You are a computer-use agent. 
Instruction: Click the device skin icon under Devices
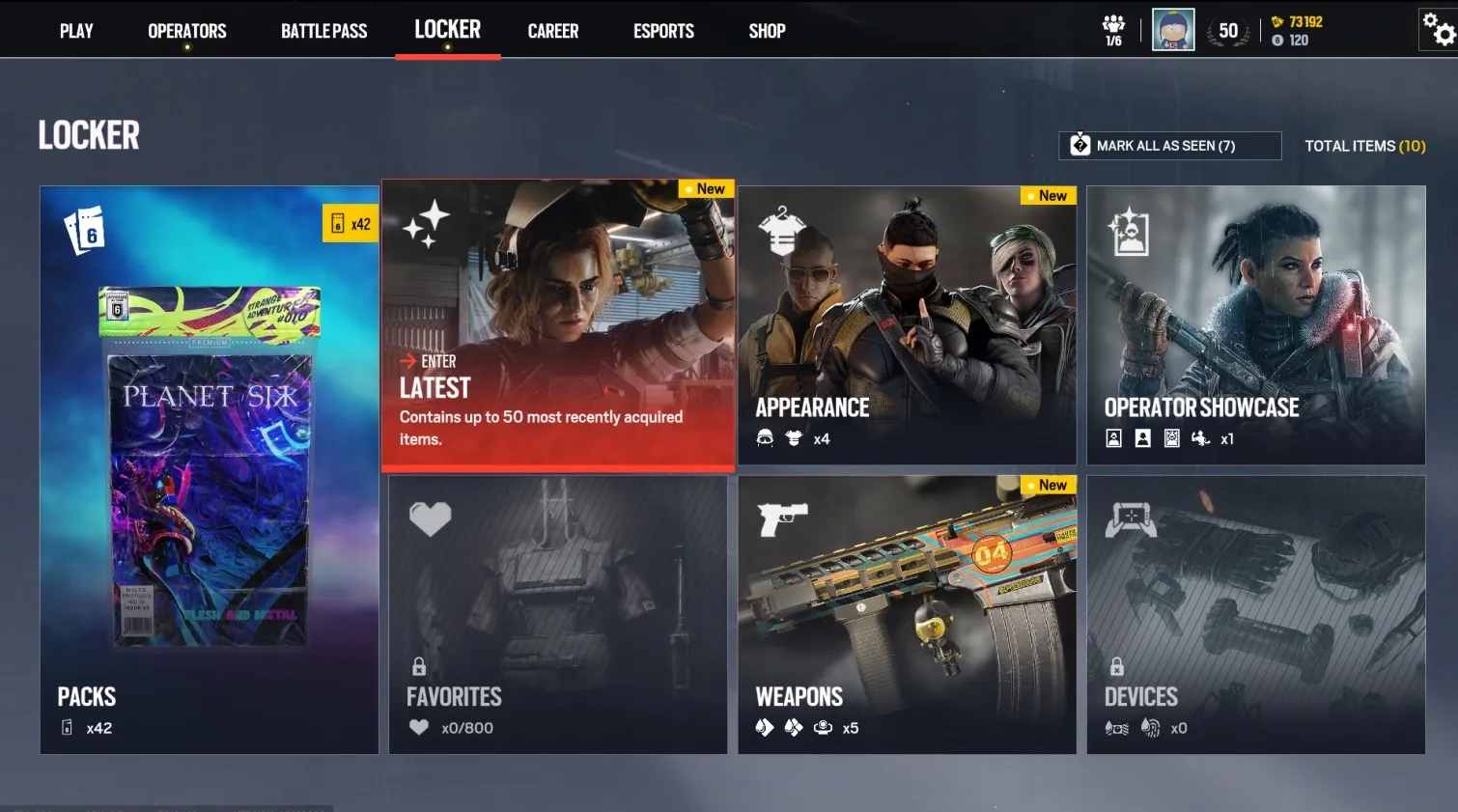pyautogui.click(x=1117, y=728)
